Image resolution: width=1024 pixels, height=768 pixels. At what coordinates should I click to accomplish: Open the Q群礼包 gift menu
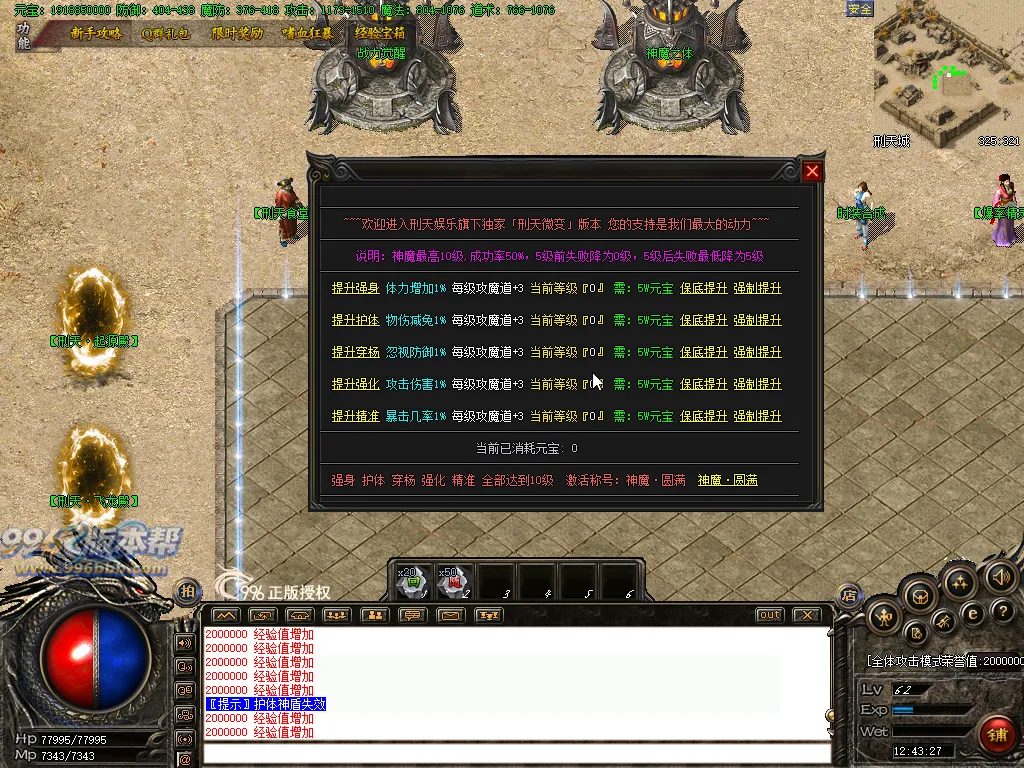(x=166, y=33)
